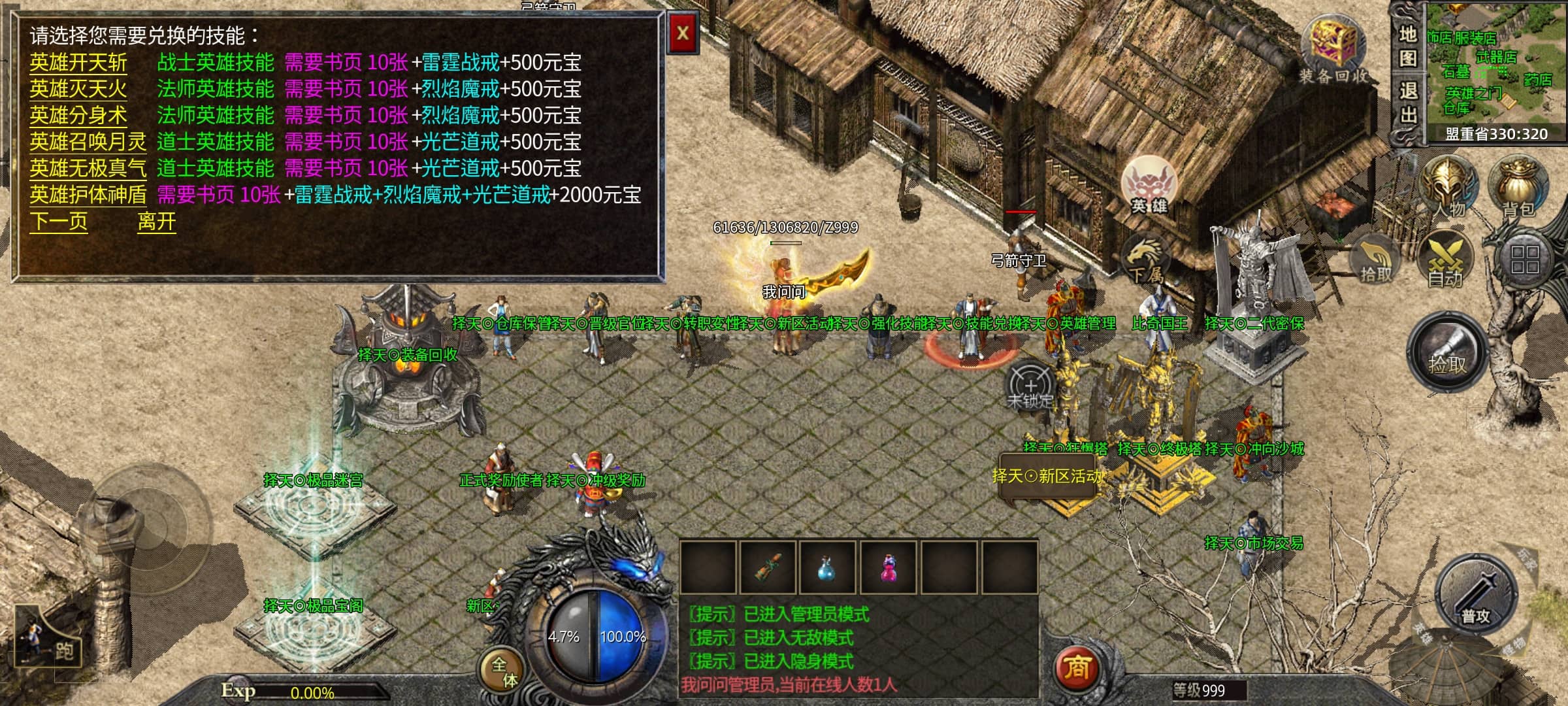Open the 商 shop button
The image size is (1568, 706).
[x=1077, y=668]
